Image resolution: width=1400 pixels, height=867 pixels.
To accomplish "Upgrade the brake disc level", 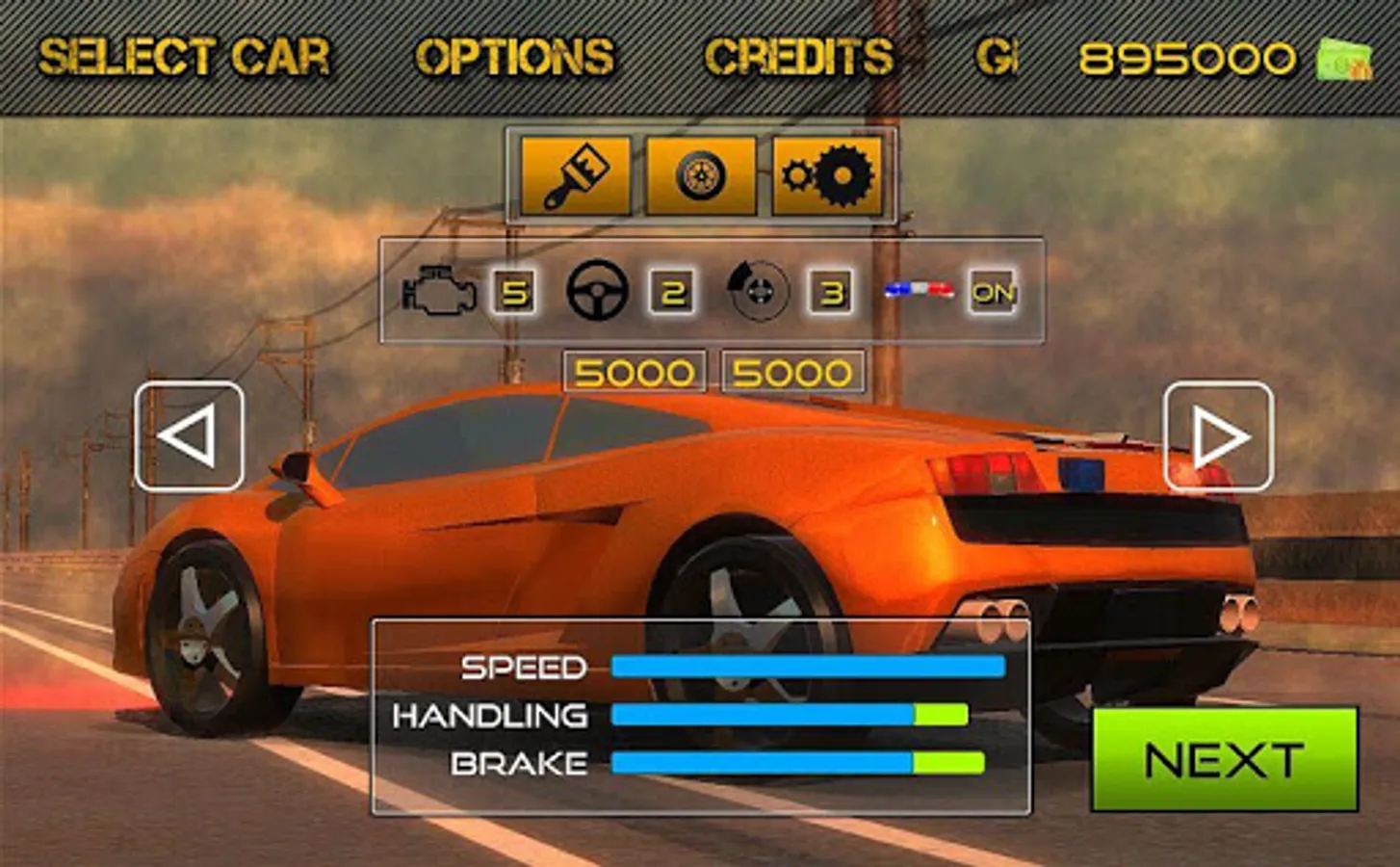I will click(831, 292).
